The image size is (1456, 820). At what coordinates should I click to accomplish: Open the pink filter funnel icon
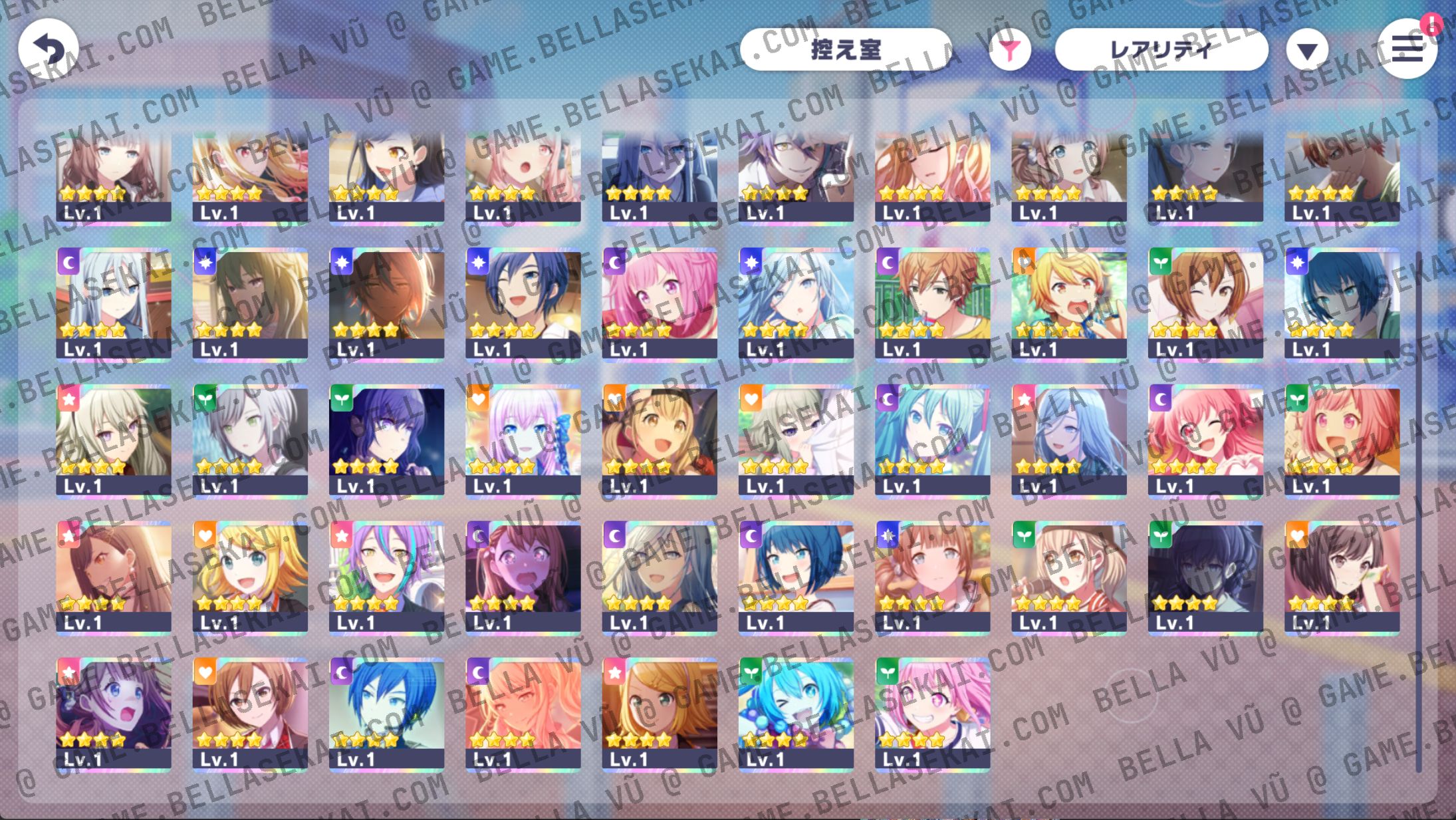click(1011, 48)
